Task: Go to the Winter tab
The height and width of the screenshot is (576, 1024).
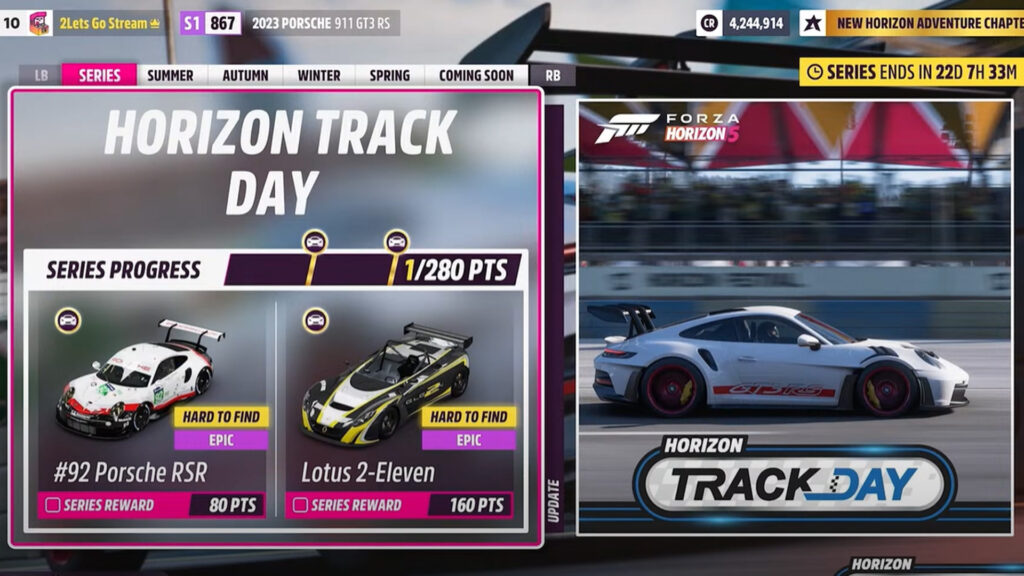Action: 319,75
